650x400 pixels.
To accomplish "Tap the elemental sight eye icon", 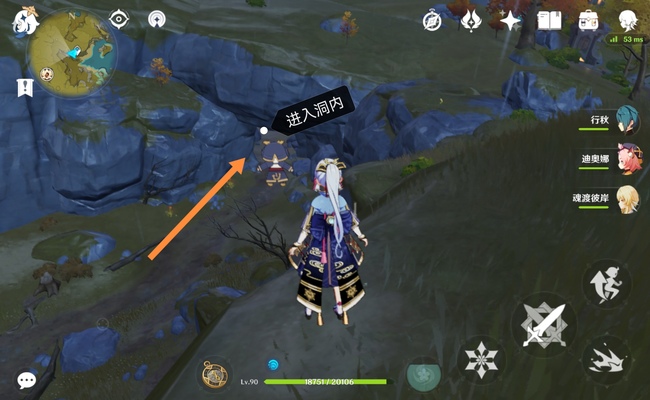I will 119,19.
